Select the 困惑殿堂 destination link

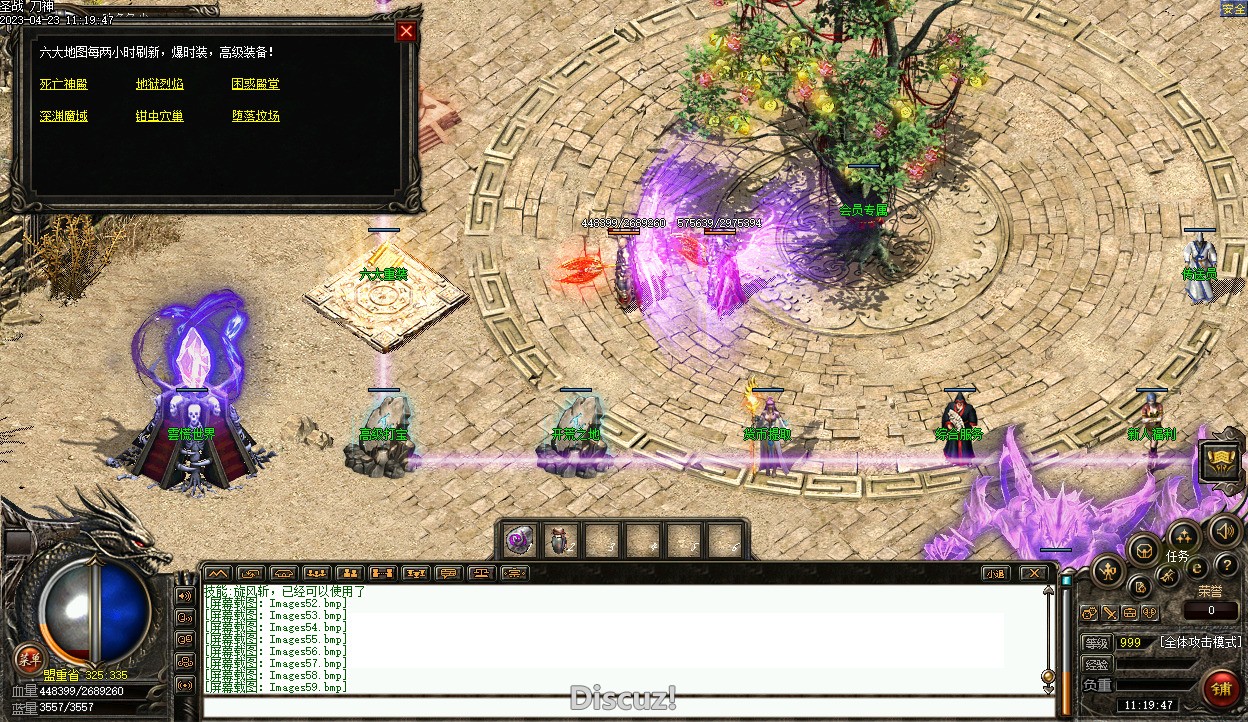(x=256, y=84)
